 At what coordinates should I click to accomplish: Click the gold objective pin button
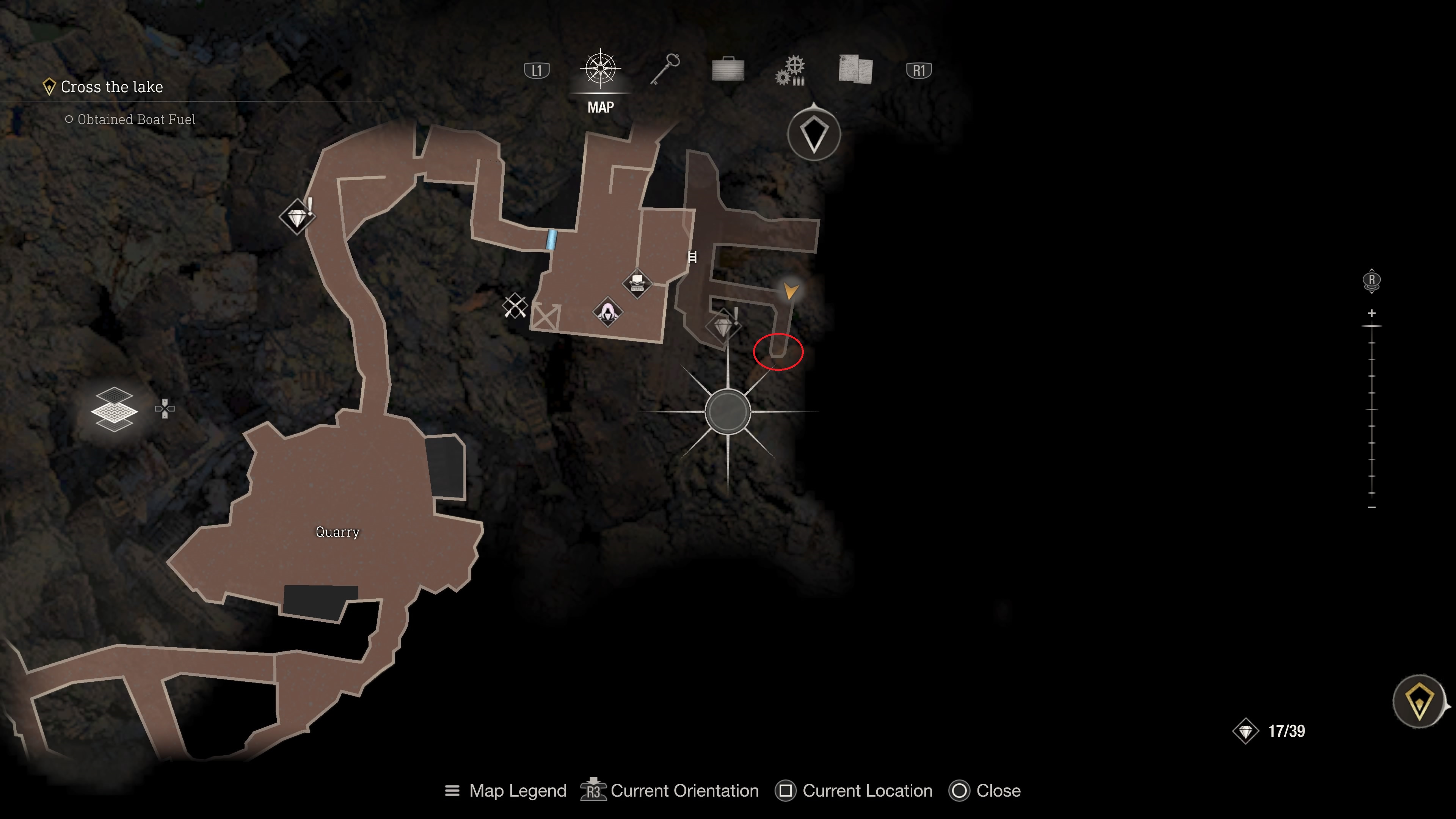[1419, 702]
